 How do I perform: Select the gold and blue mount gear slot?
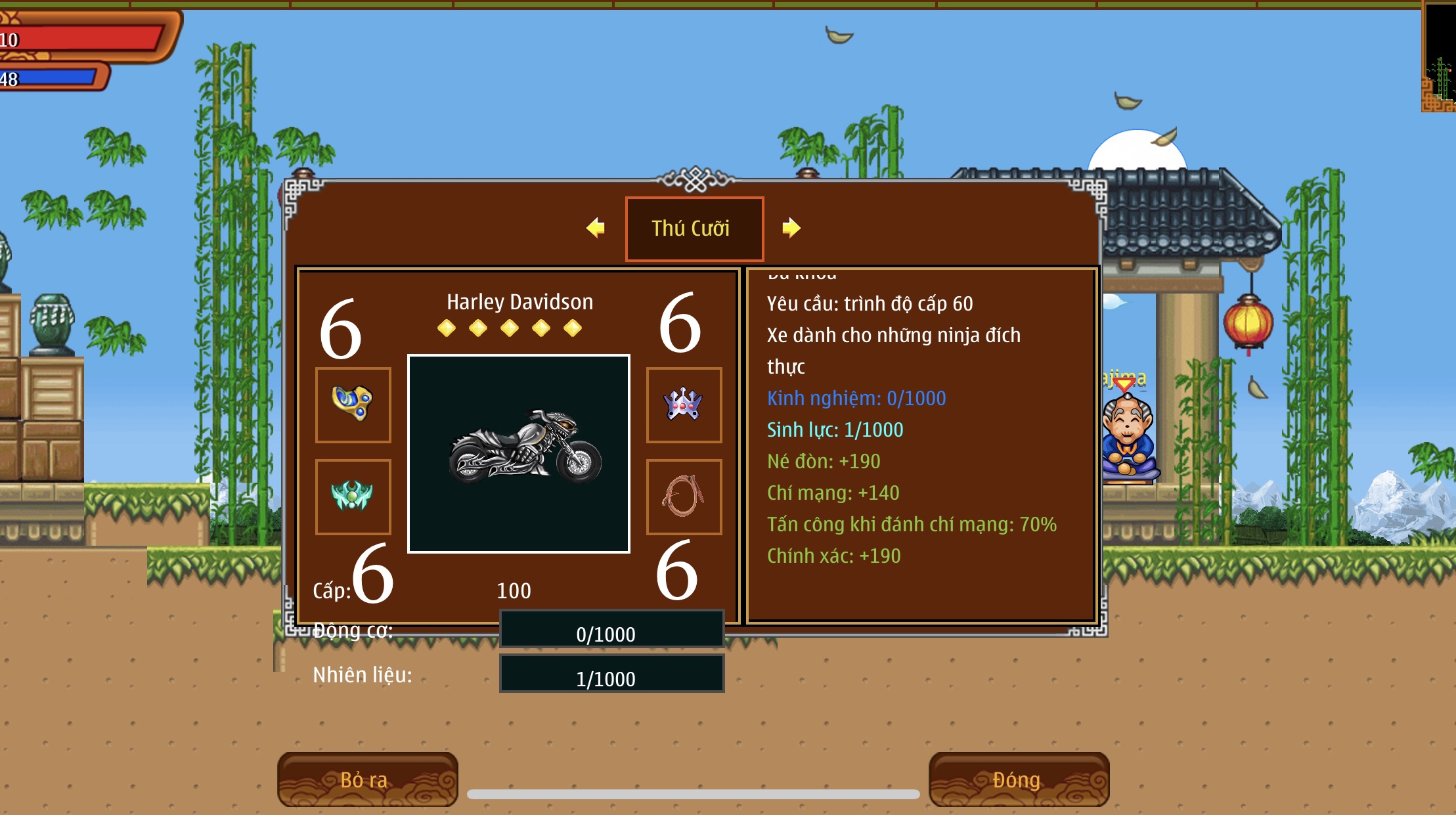(x=353, y=405)
